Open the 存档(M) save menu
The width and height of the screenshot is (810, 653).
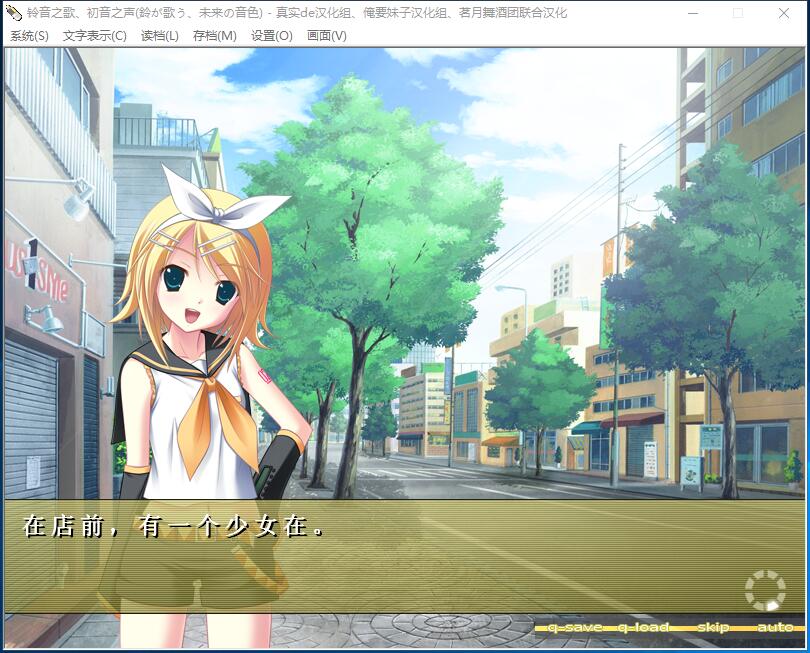click(x=214, y=36)
